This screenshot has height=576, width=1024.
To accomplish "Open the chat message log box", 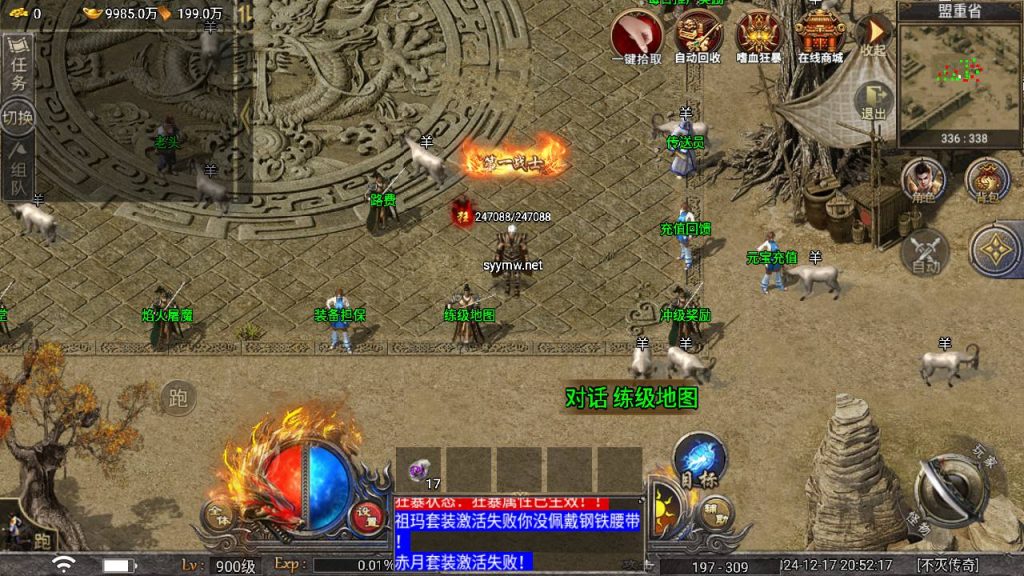I will (x=517, y=533).
